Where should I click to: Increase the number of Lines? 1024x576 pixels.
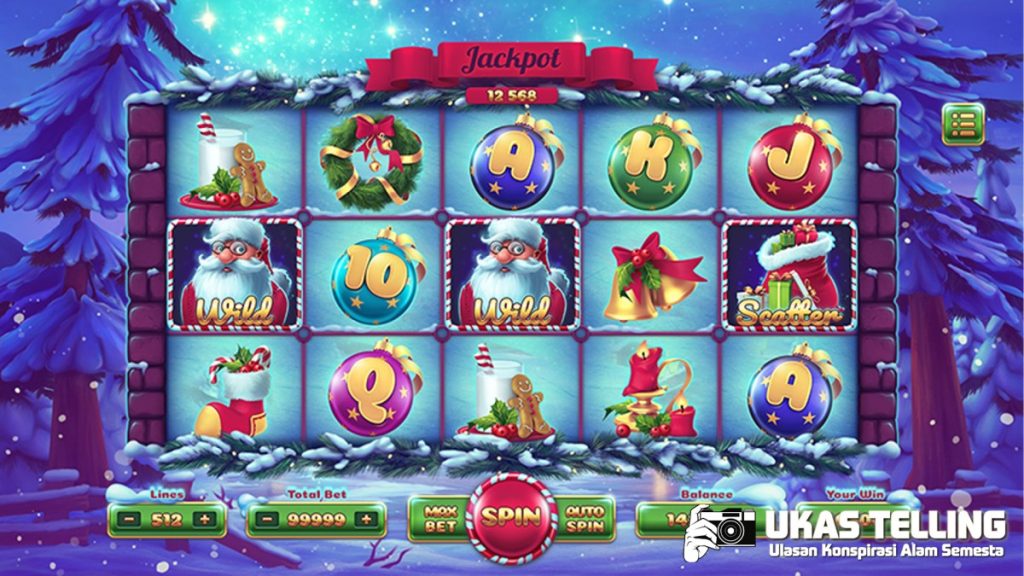(205, 520)
